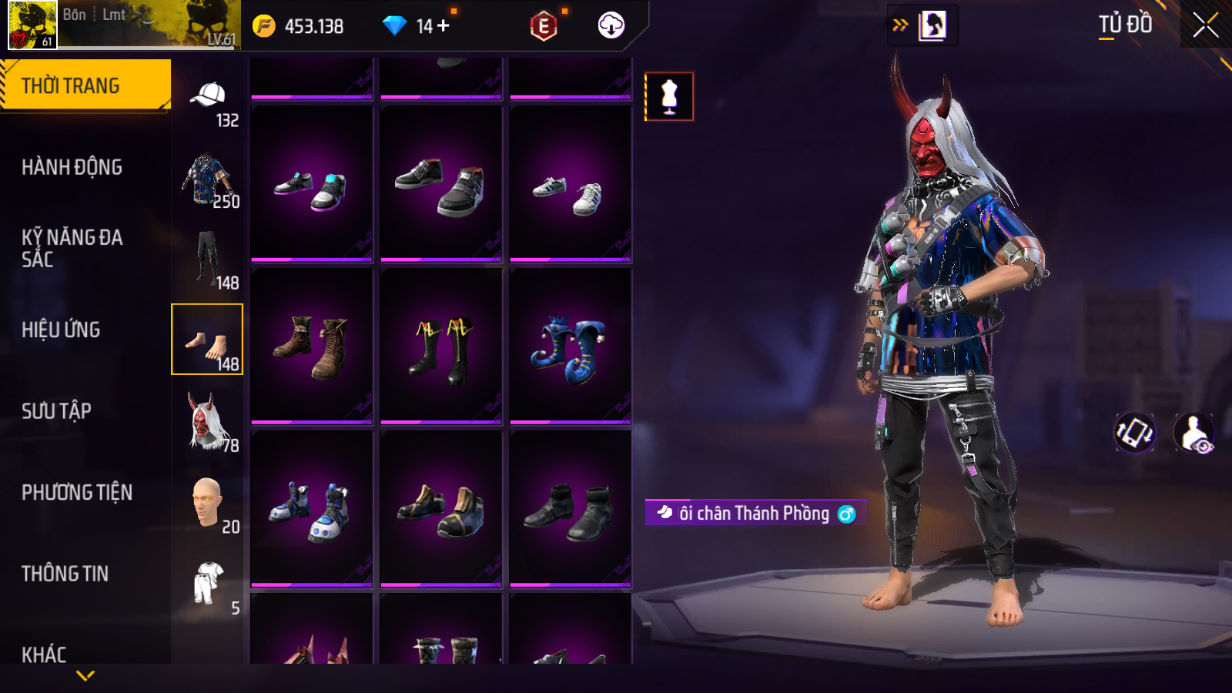Open the Thông Tin tab
This screenshot has width=1232, height=693.
click(65, 574)
